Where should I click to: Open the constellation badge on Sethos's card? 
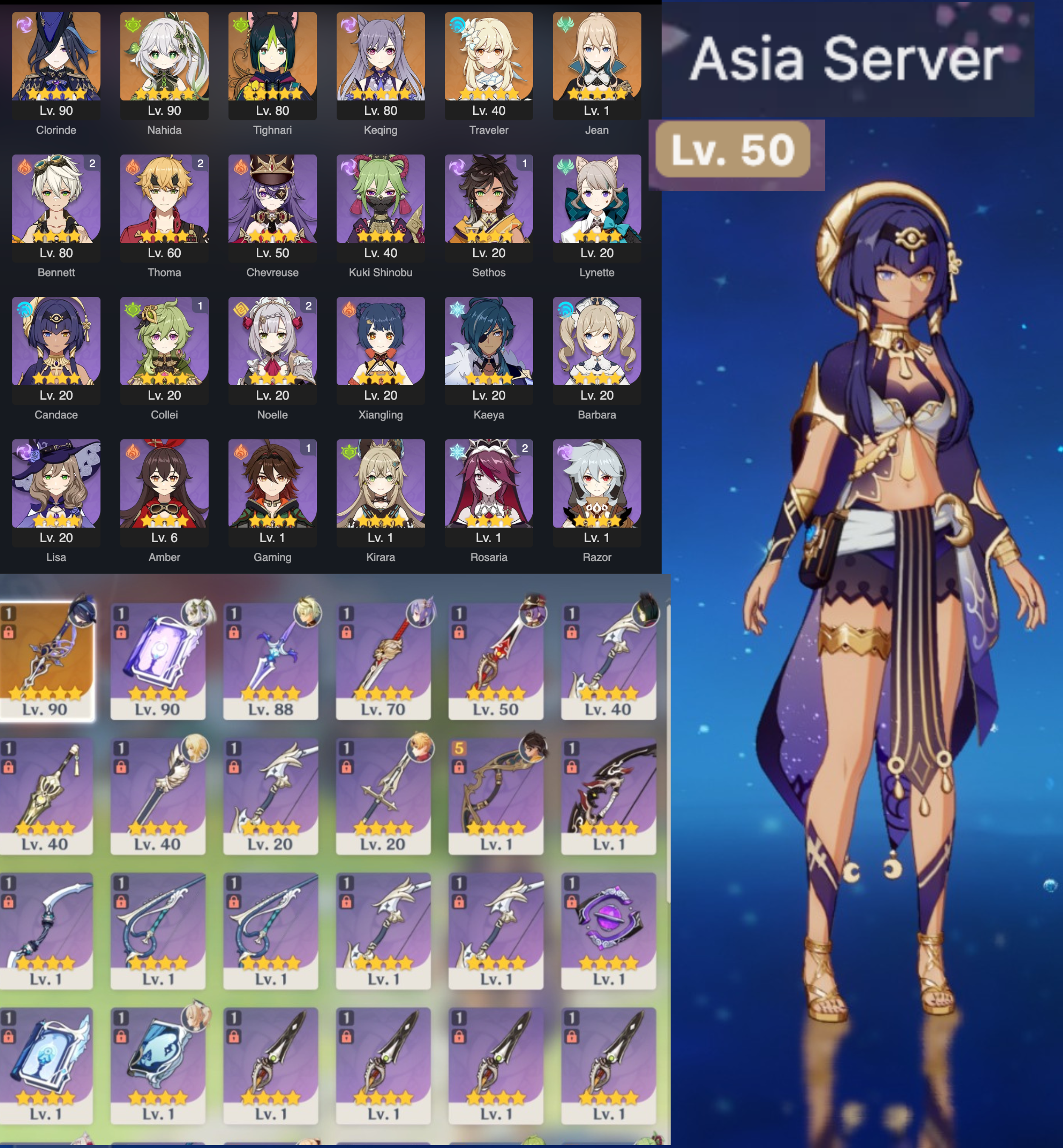click(x=523, y=164)
